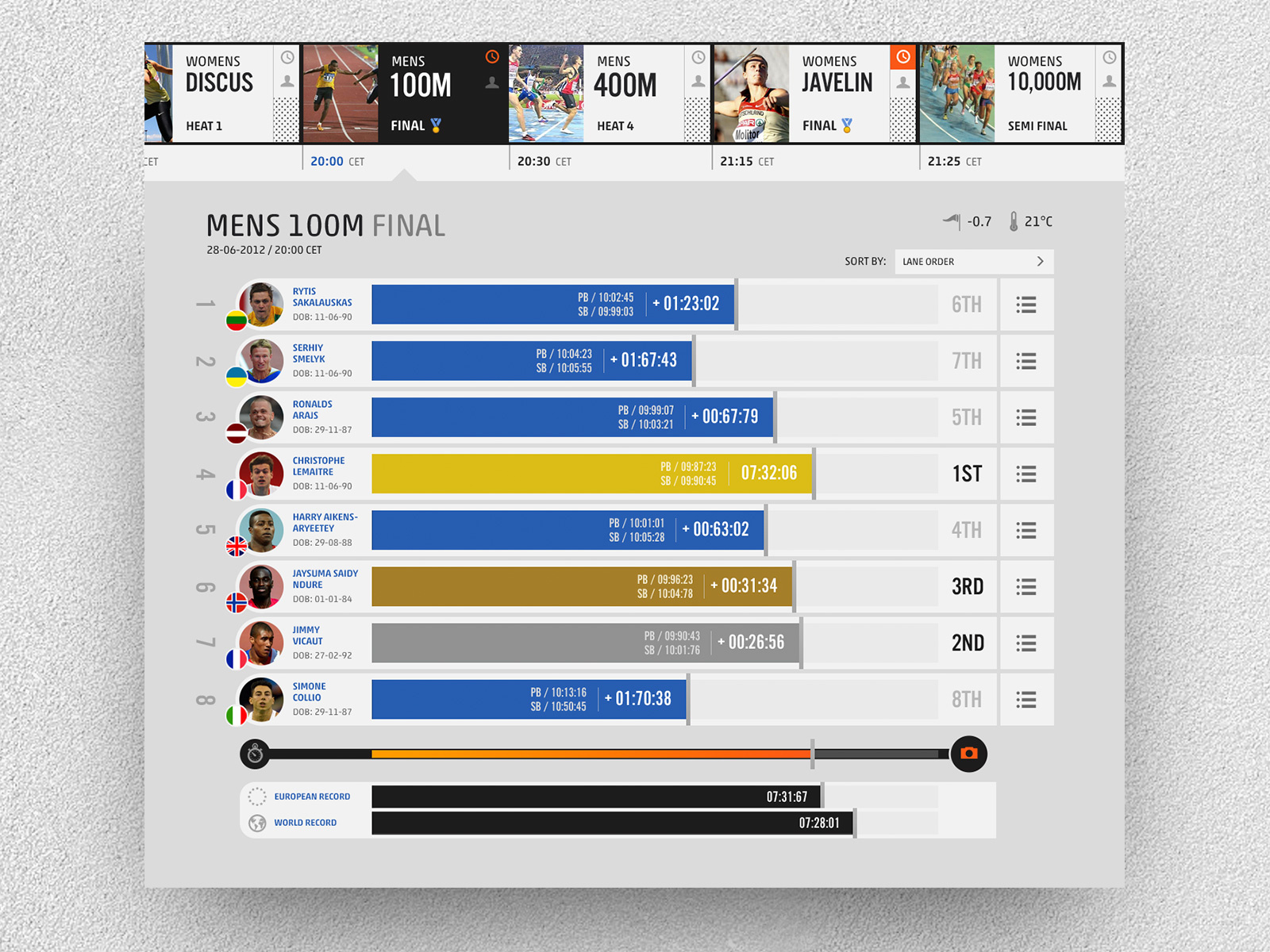The width and height of the screenshot is (1270, 952).
Task: Select the World Record label
Action: coord(305,823)
